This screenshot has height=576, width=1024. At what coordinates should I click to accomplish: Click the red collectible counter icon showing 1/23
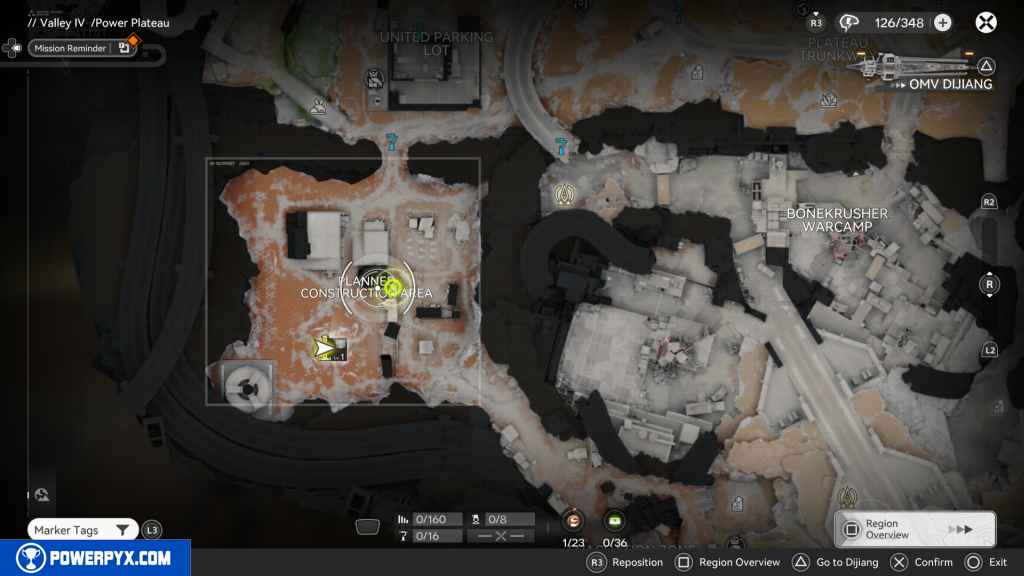[573, 520]
